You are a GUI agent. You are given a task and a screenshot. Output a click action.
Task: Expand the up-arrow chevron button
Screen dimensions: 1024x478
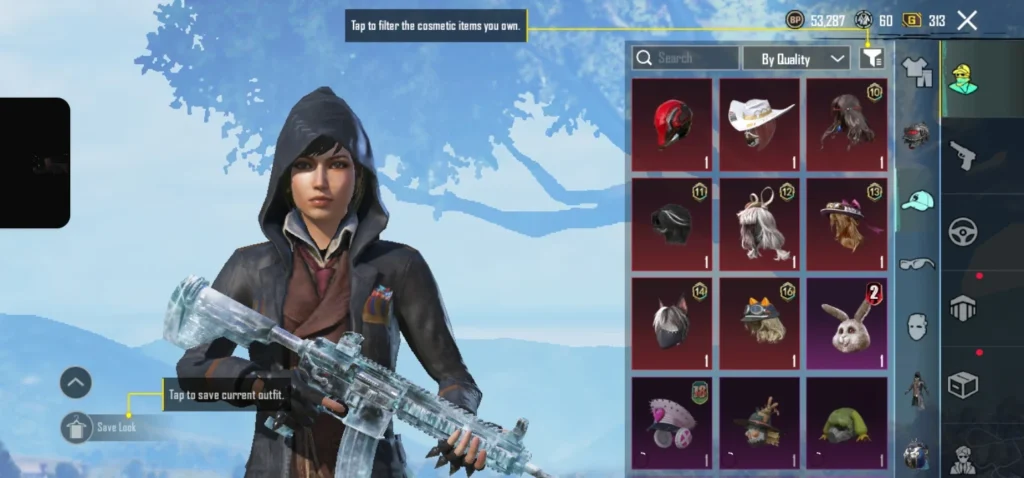76,382
